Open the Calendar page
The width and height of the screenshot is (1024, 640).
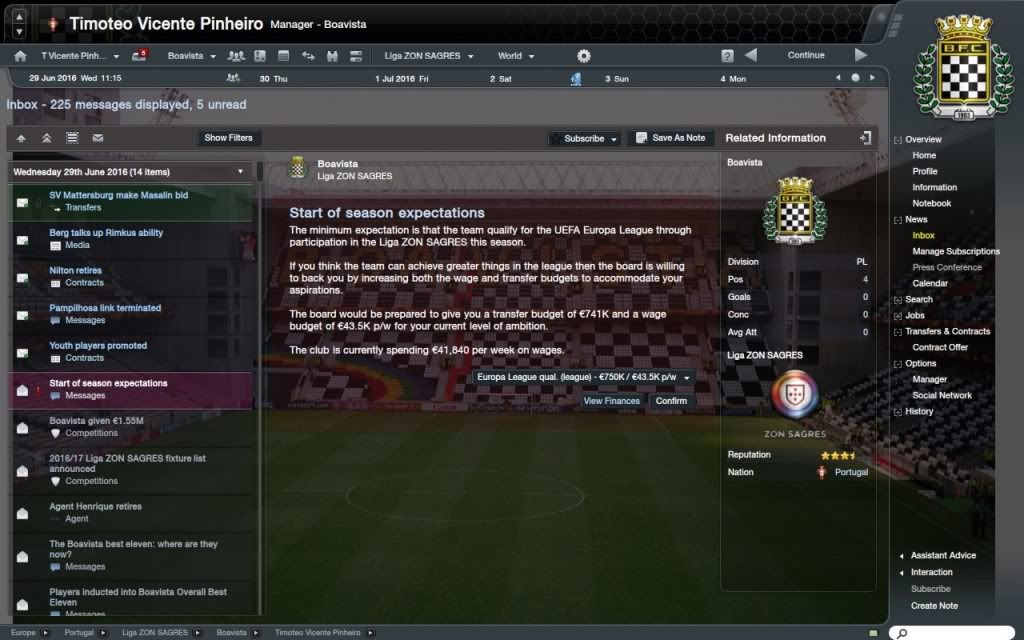pyautogui.click(x=930, y=283)
